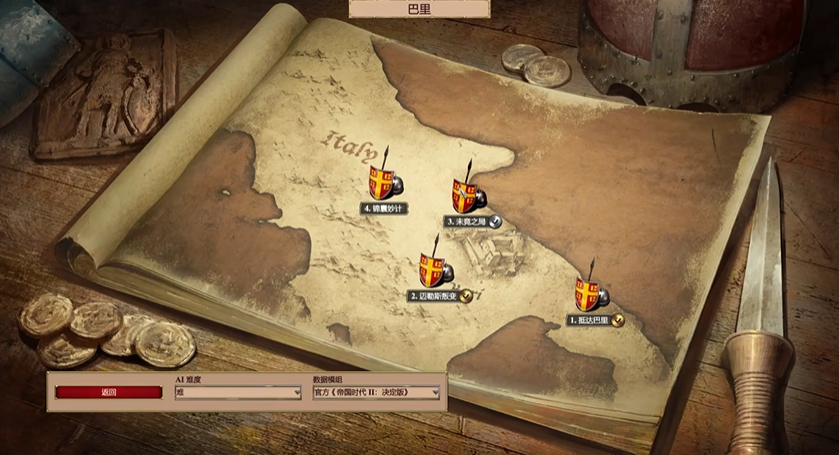Viewport: 839px width, 455px height.
Task: Choose mission 2 迈勒斯叛变 shield marker
Action: point(432,269)
